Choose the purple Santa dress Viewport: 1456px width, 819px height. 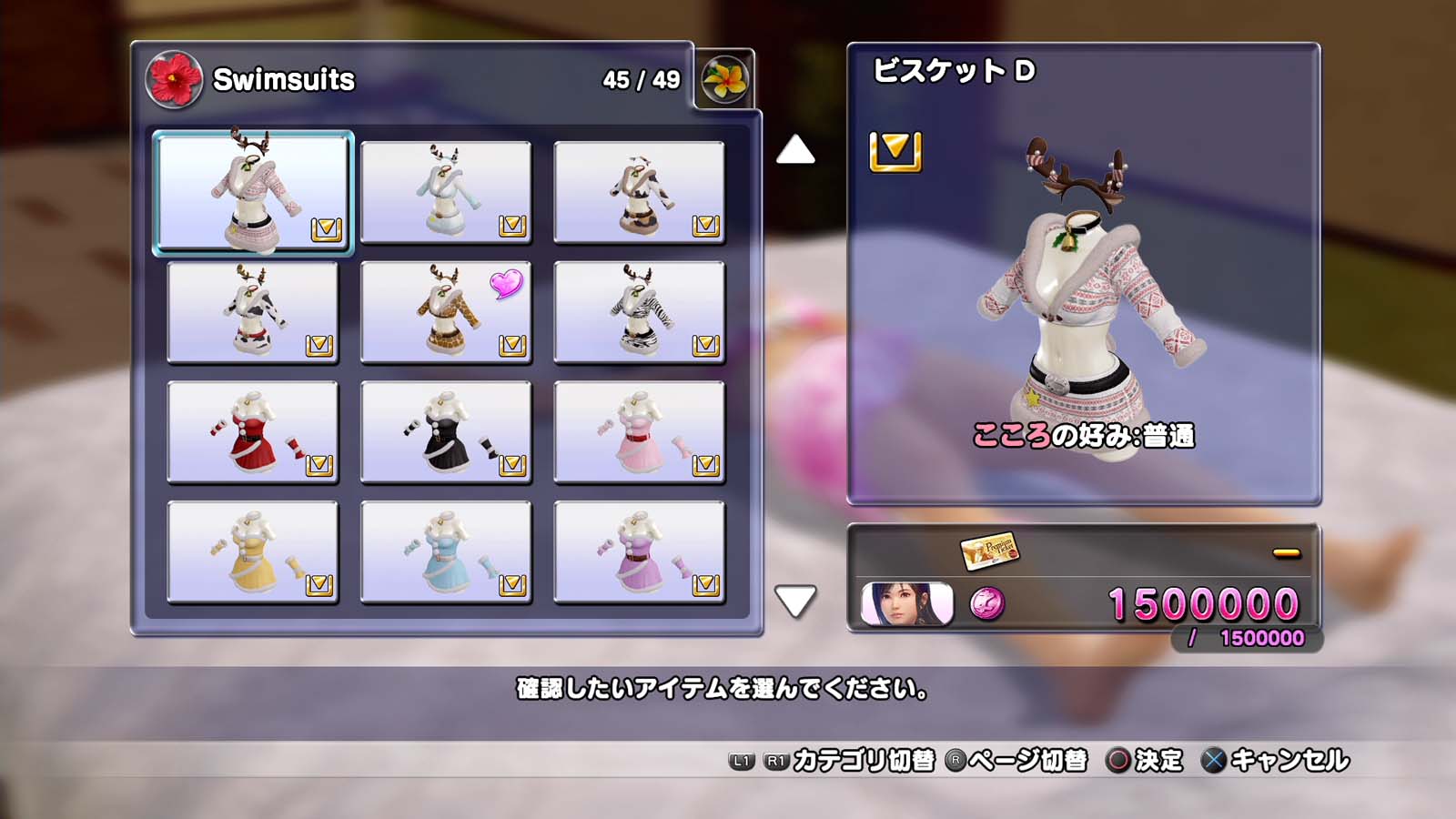point(639,552)
